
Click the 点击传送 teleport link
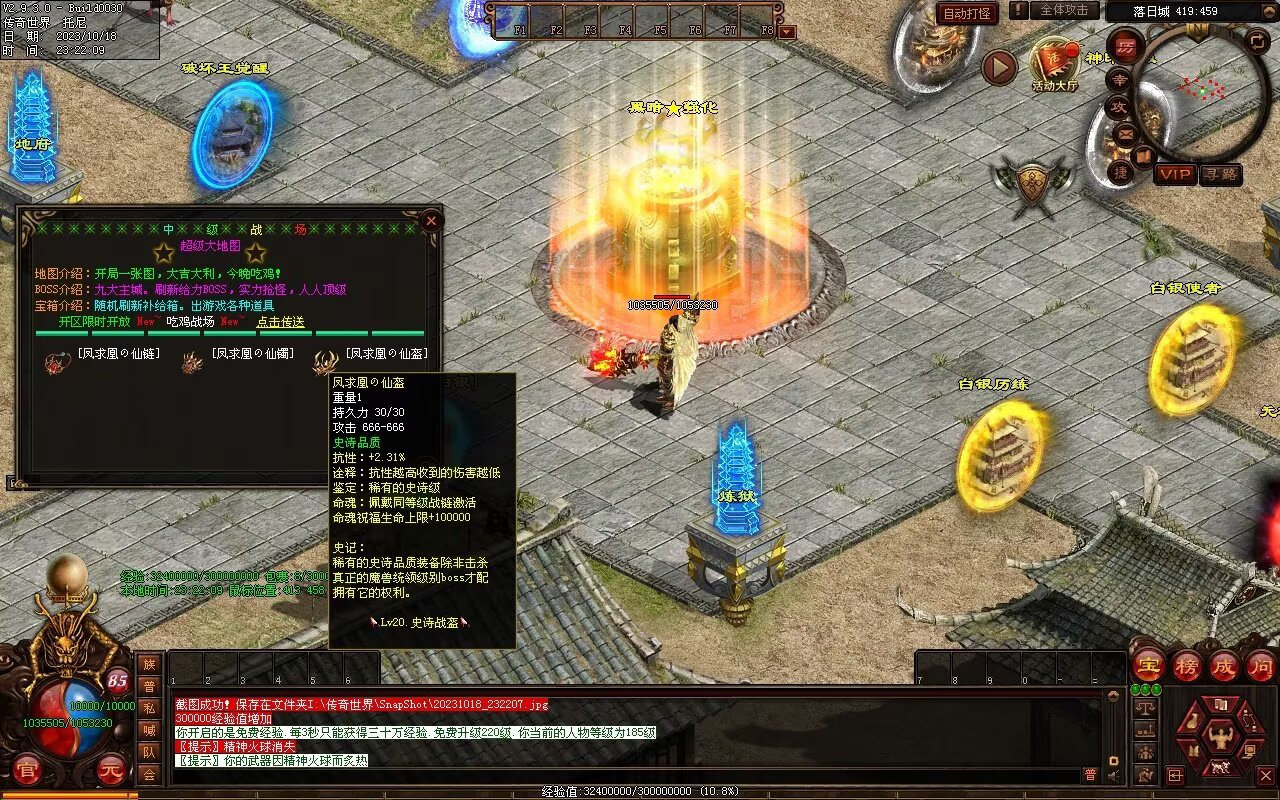click(x=281, y=322)
